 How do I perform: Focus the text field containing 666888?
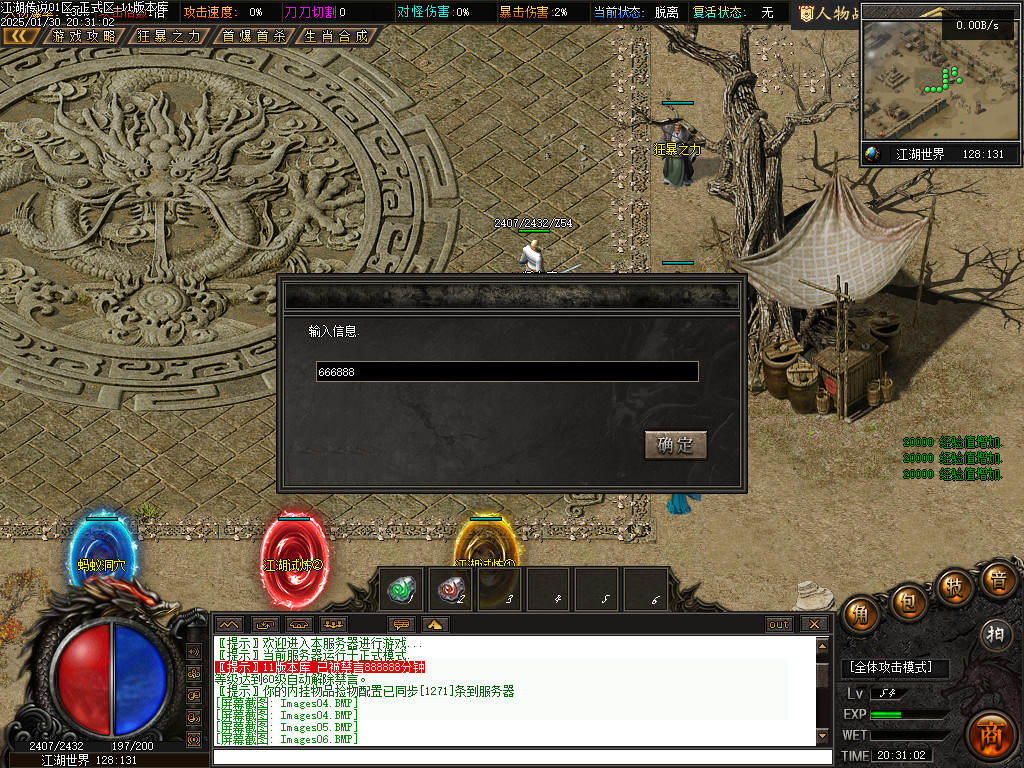pos(507,372)
